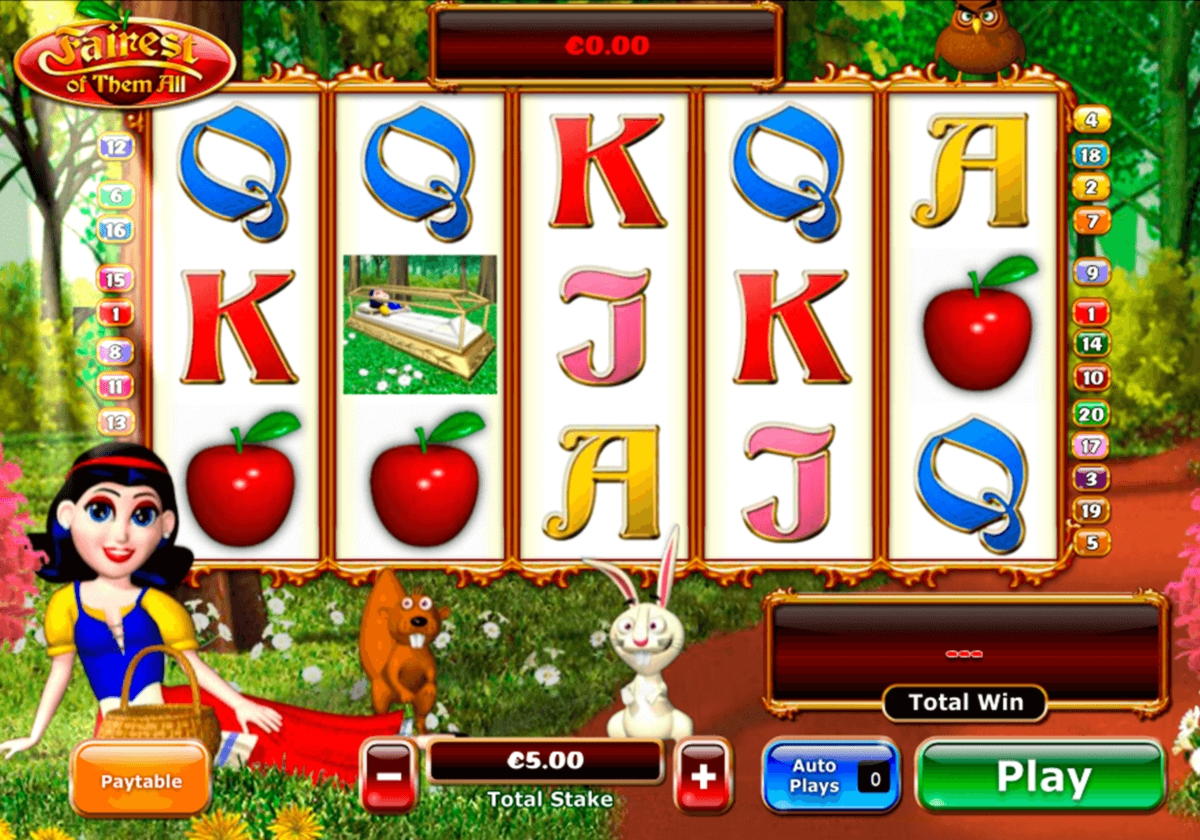This screenshot has width=1200, height=840.
Task: Decrease total stake with the minus button
Action: [x=389, y=776]
